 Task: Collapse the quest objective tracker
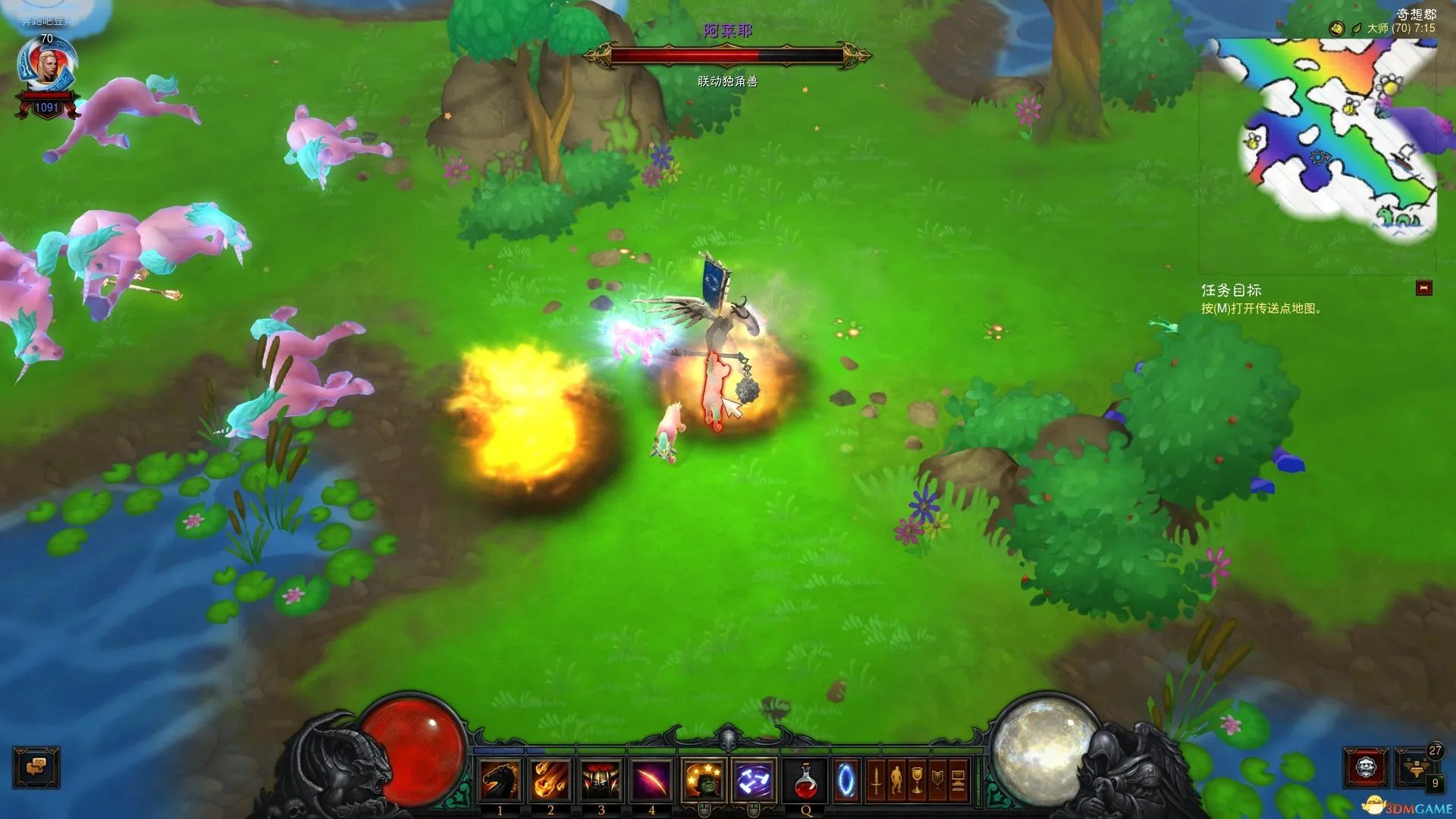tap(1423, 288)
